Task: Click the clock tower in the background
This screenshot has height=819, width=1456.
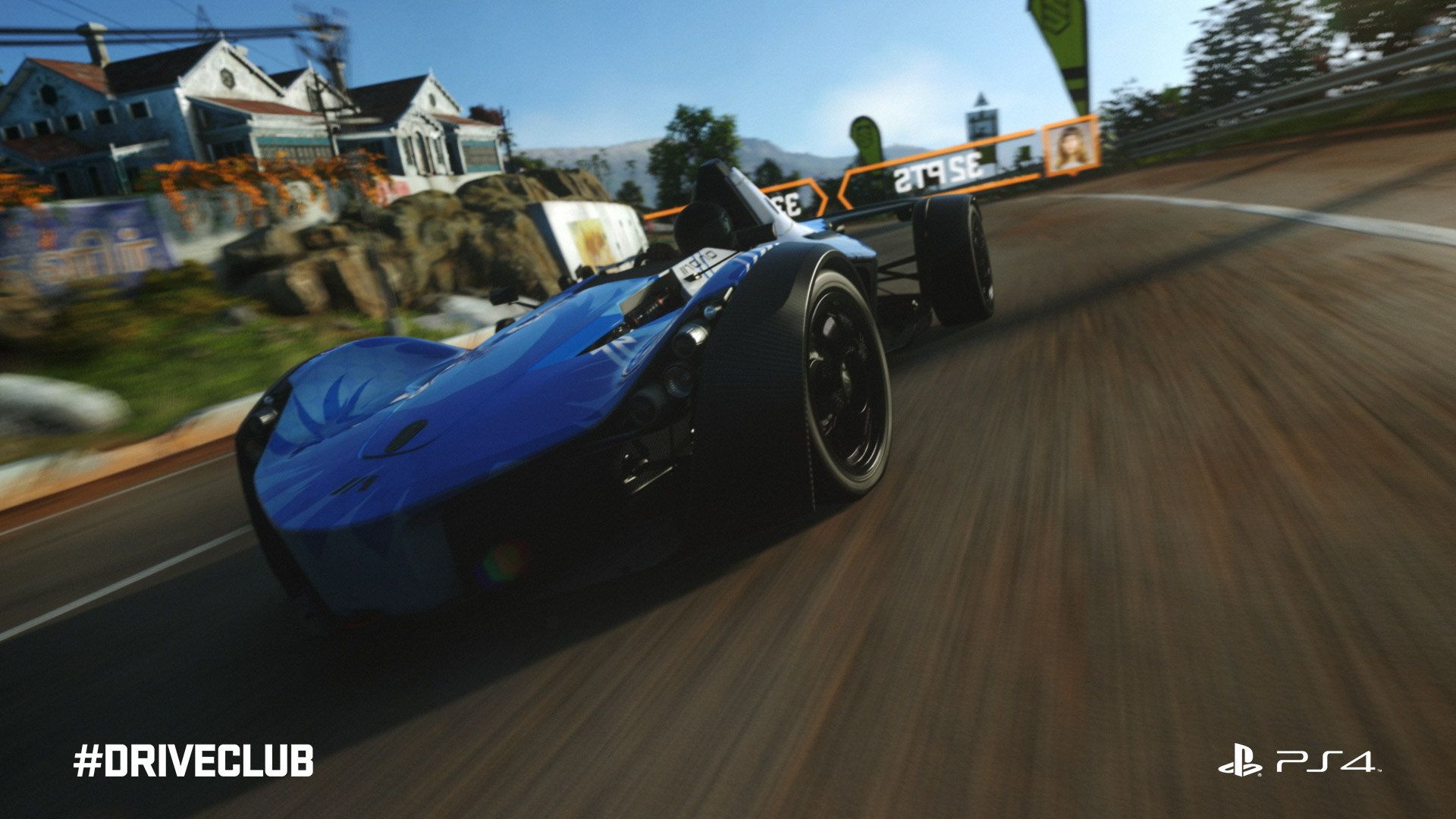Action: click(x=981, y=121)
